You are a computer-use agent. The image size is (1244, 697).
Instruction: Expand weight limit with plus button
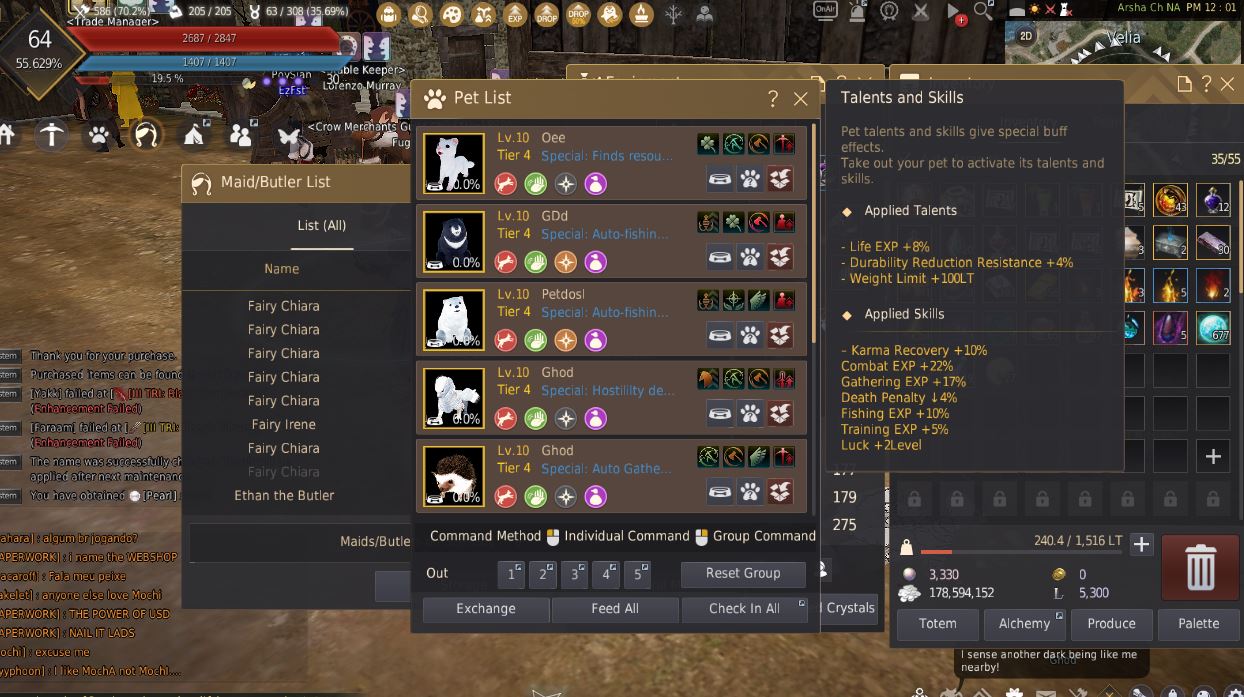click(x=1141, y=544)
